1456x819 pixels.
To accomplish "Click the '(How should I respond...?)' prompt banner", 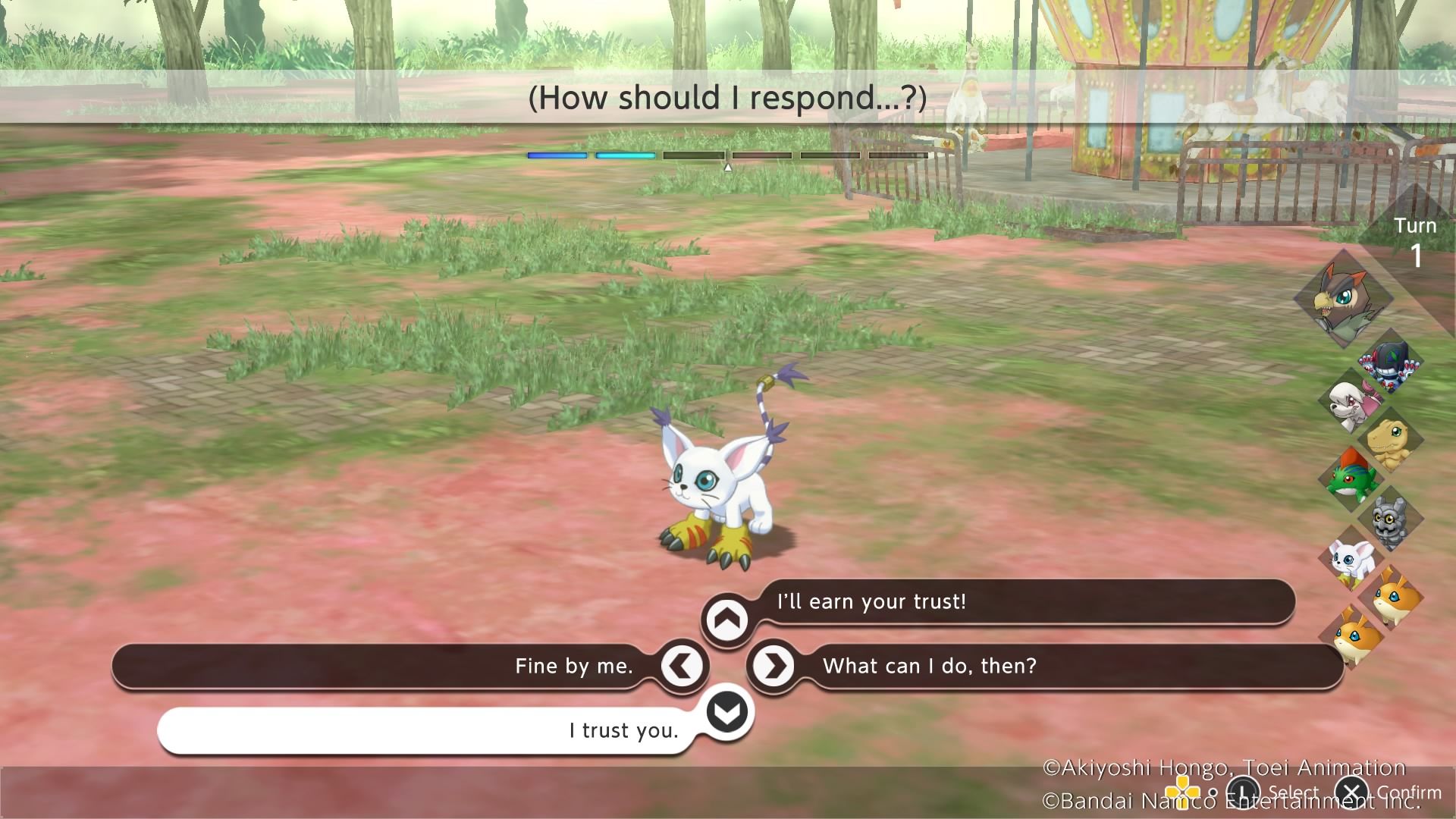I will click(726, 97).
